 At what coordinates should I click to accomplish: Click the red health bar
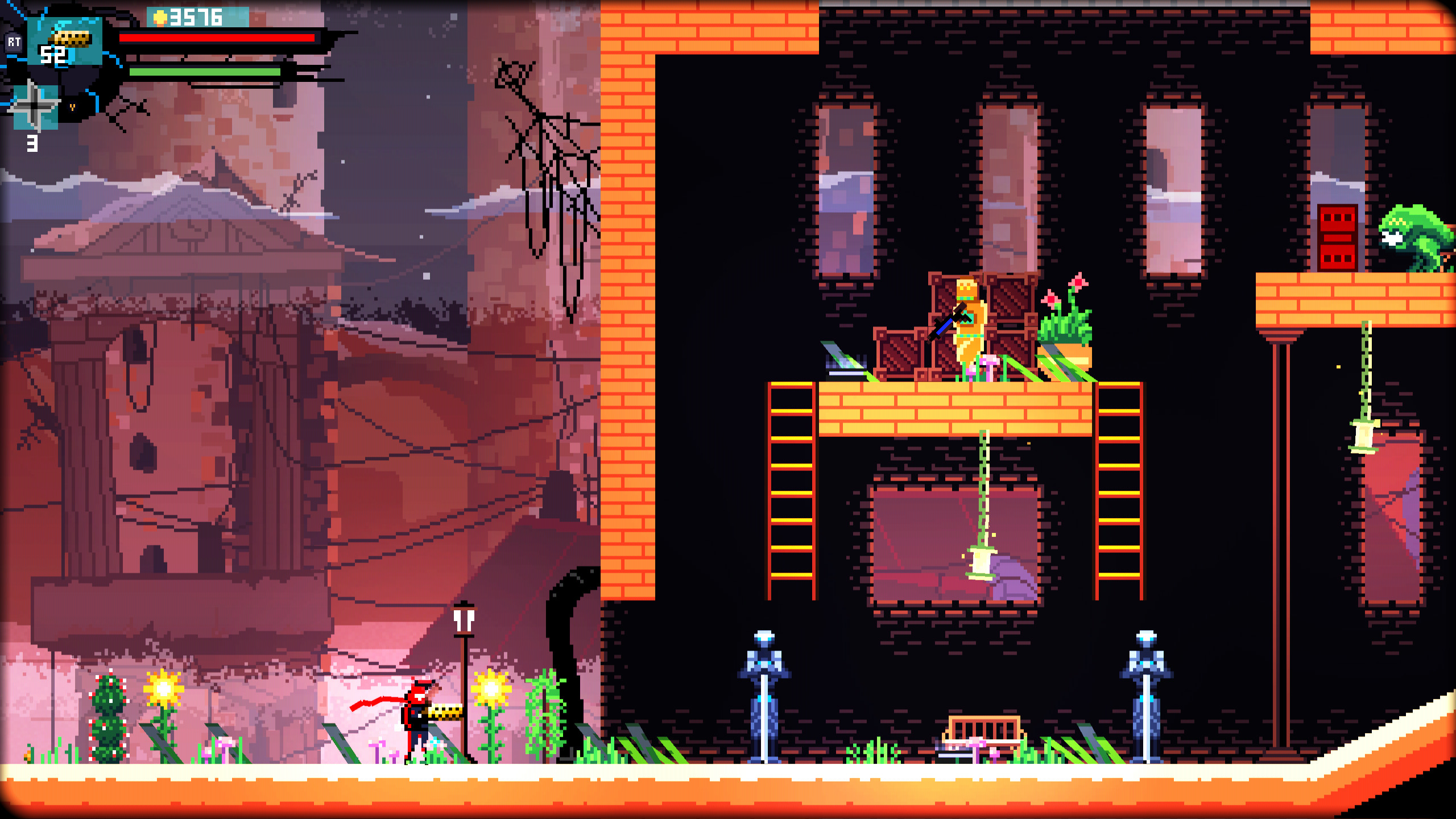216,39
